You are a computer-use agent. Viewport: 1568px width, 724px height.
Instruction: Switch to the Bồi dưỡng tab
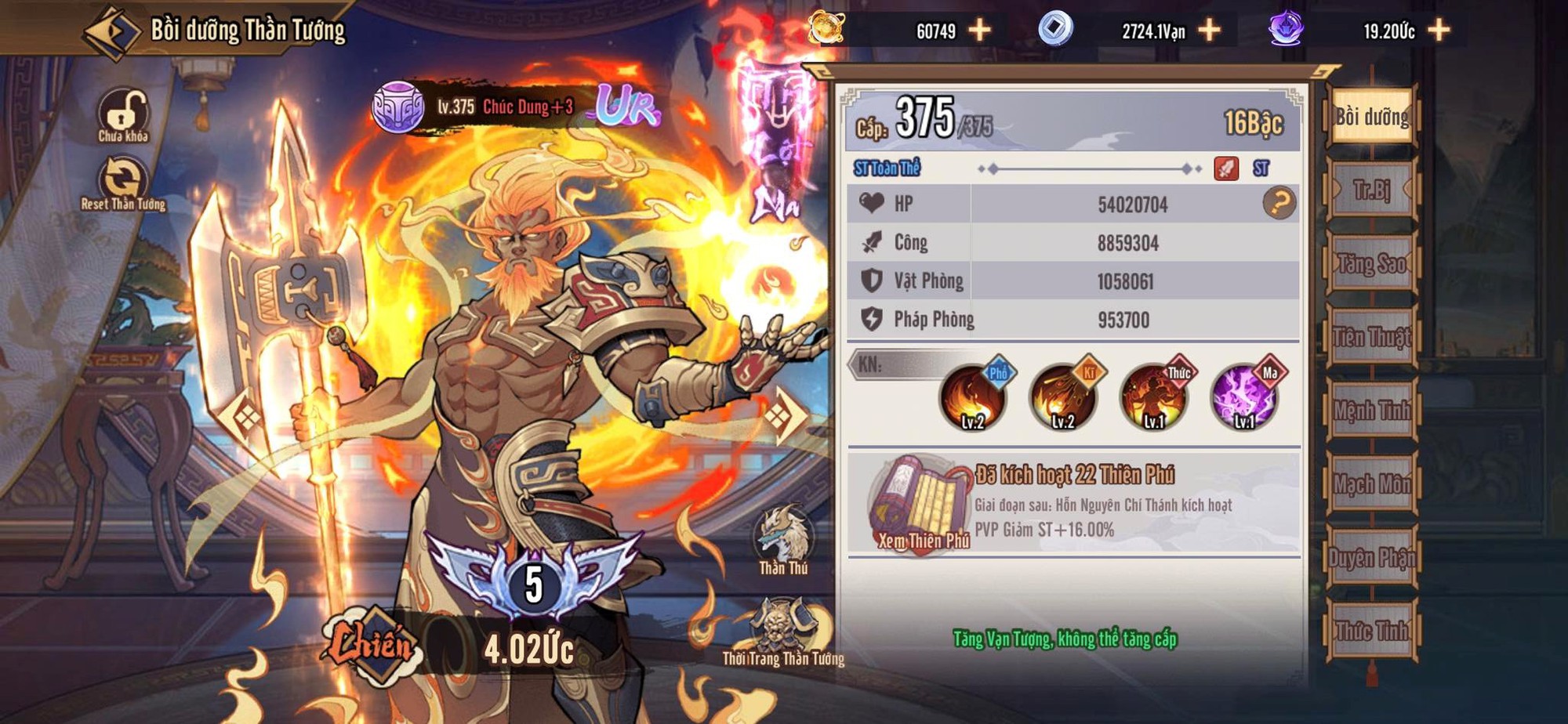[1372, 117]
